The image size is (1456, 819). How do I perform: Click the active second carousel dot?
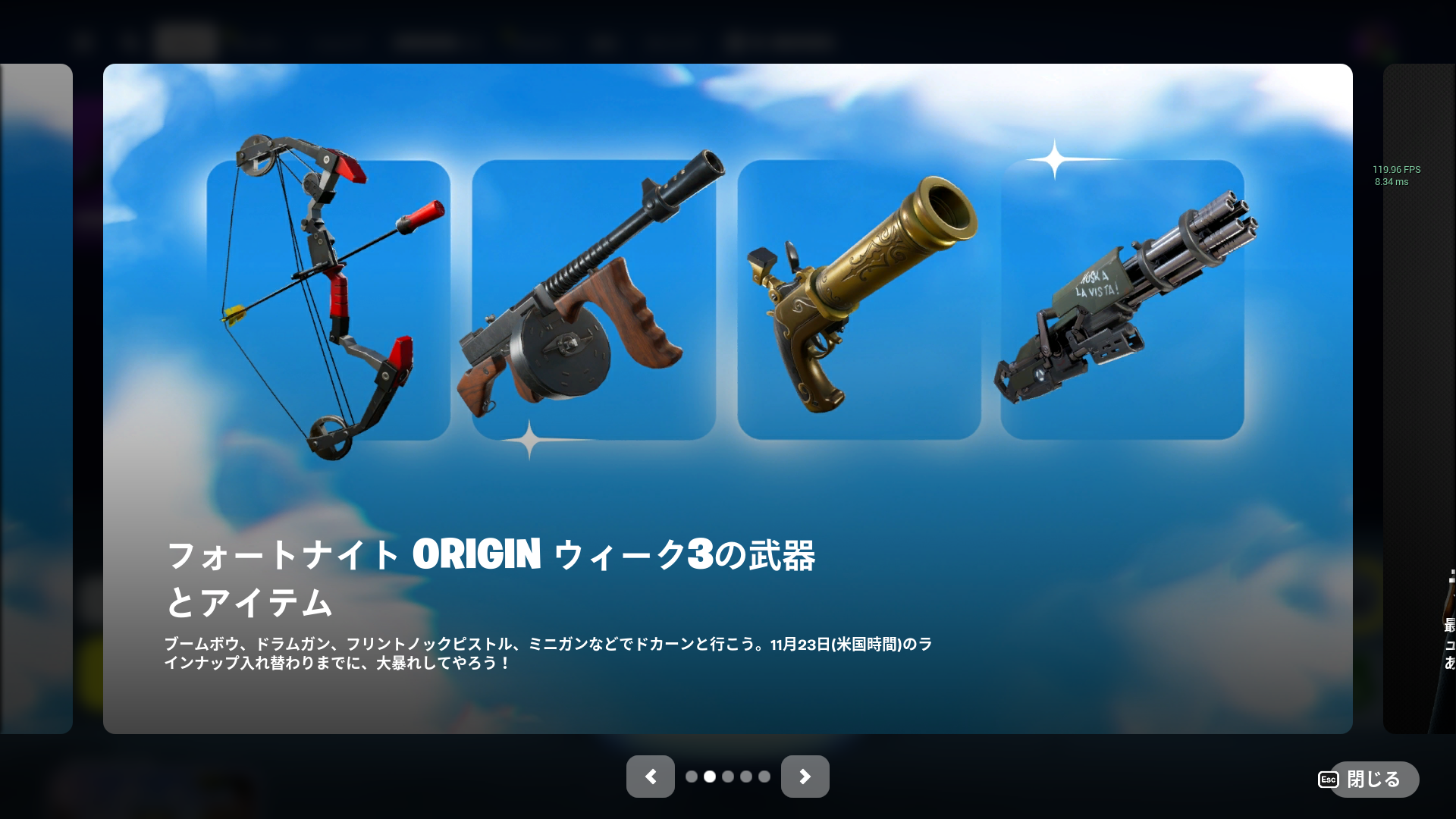pos(709,777)
